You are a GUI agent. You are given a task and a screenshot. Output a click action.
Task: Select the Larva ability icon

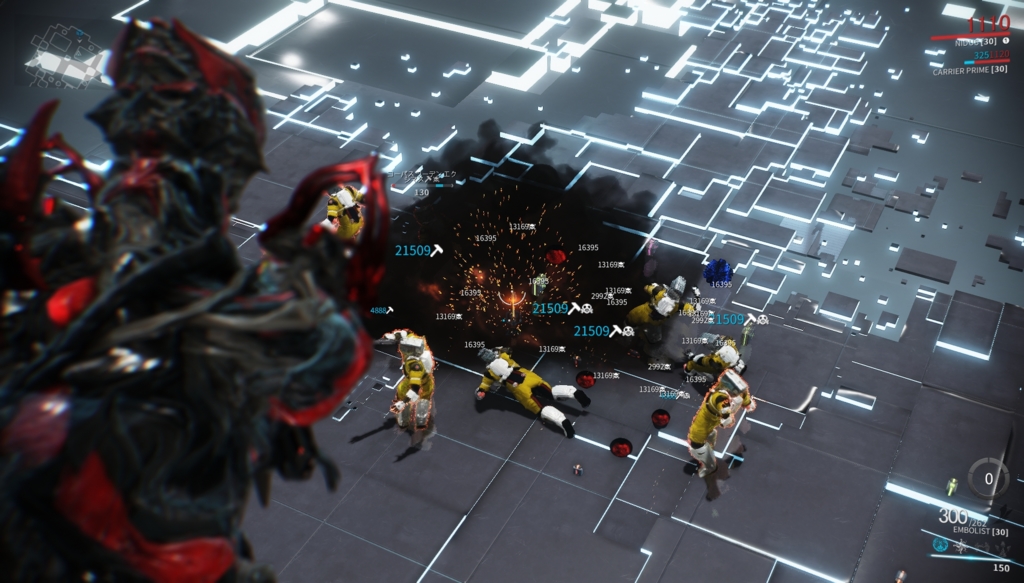click(961, 546)
